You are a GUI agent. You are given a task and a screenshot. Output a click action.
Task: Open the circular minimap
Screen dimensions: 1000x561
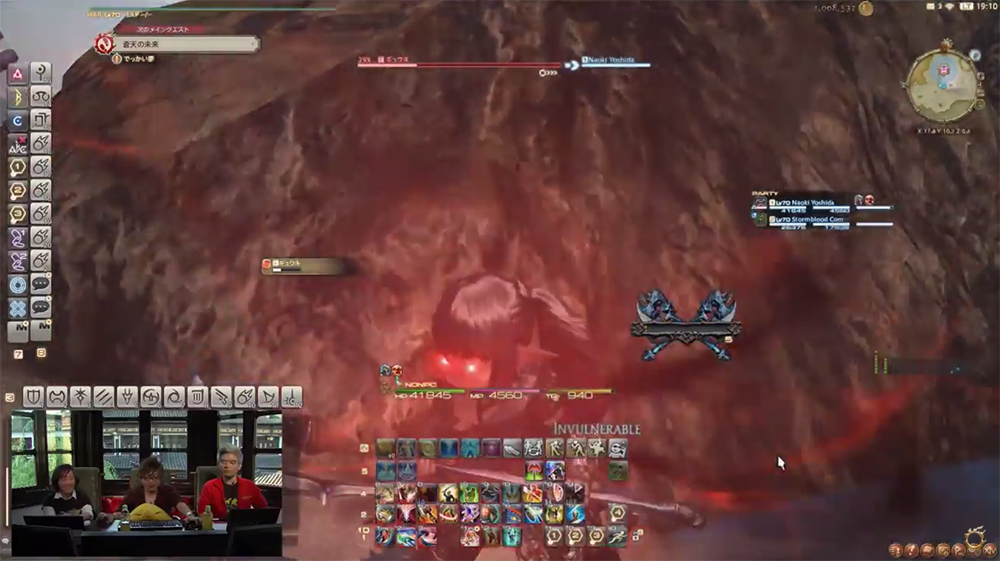coord(941,85)
